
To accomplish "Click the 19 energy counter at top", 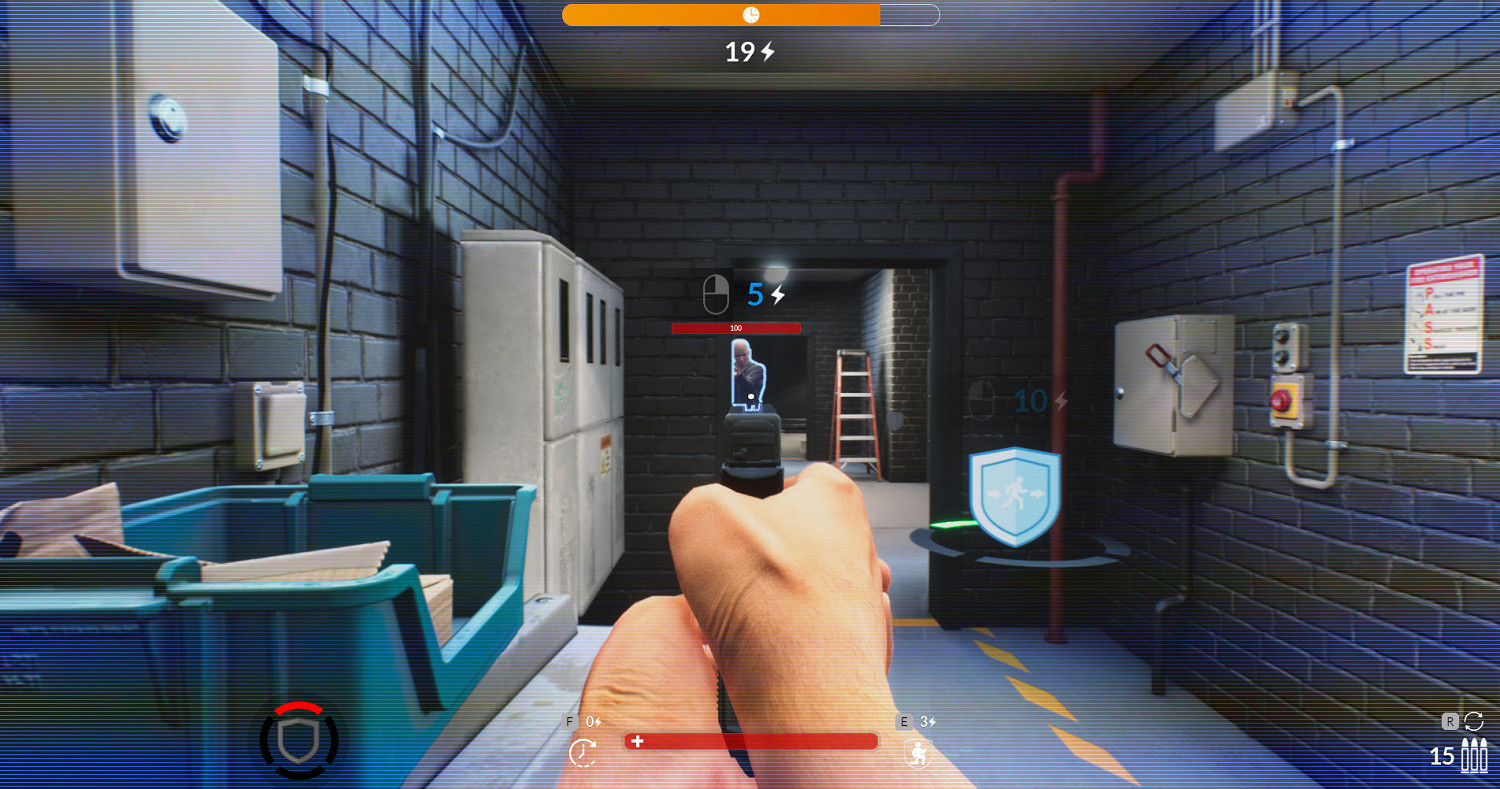I will [741, 52].
